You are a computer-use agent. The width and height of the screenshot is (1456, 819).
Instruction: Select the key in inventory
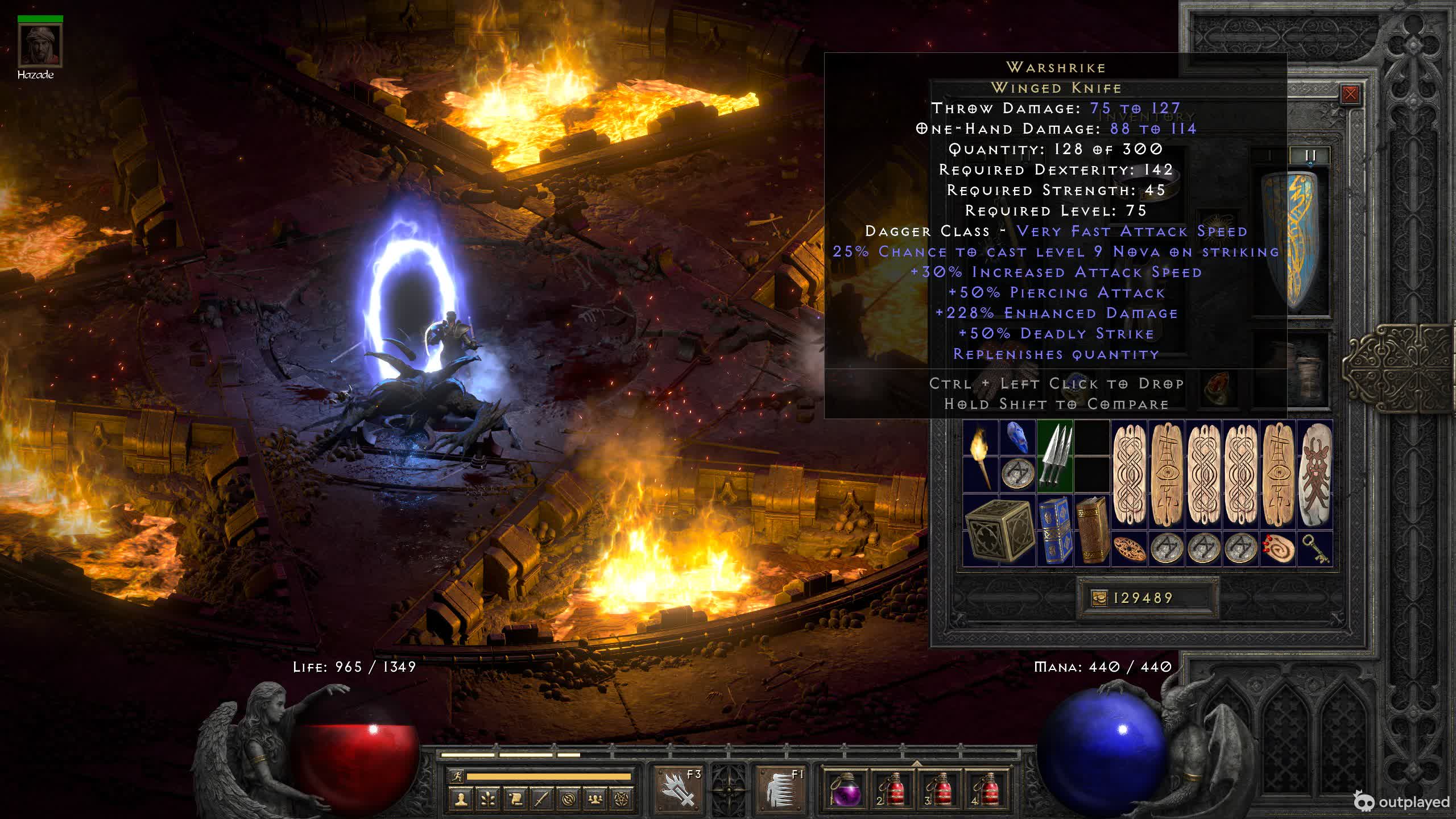coord(1315,548)
